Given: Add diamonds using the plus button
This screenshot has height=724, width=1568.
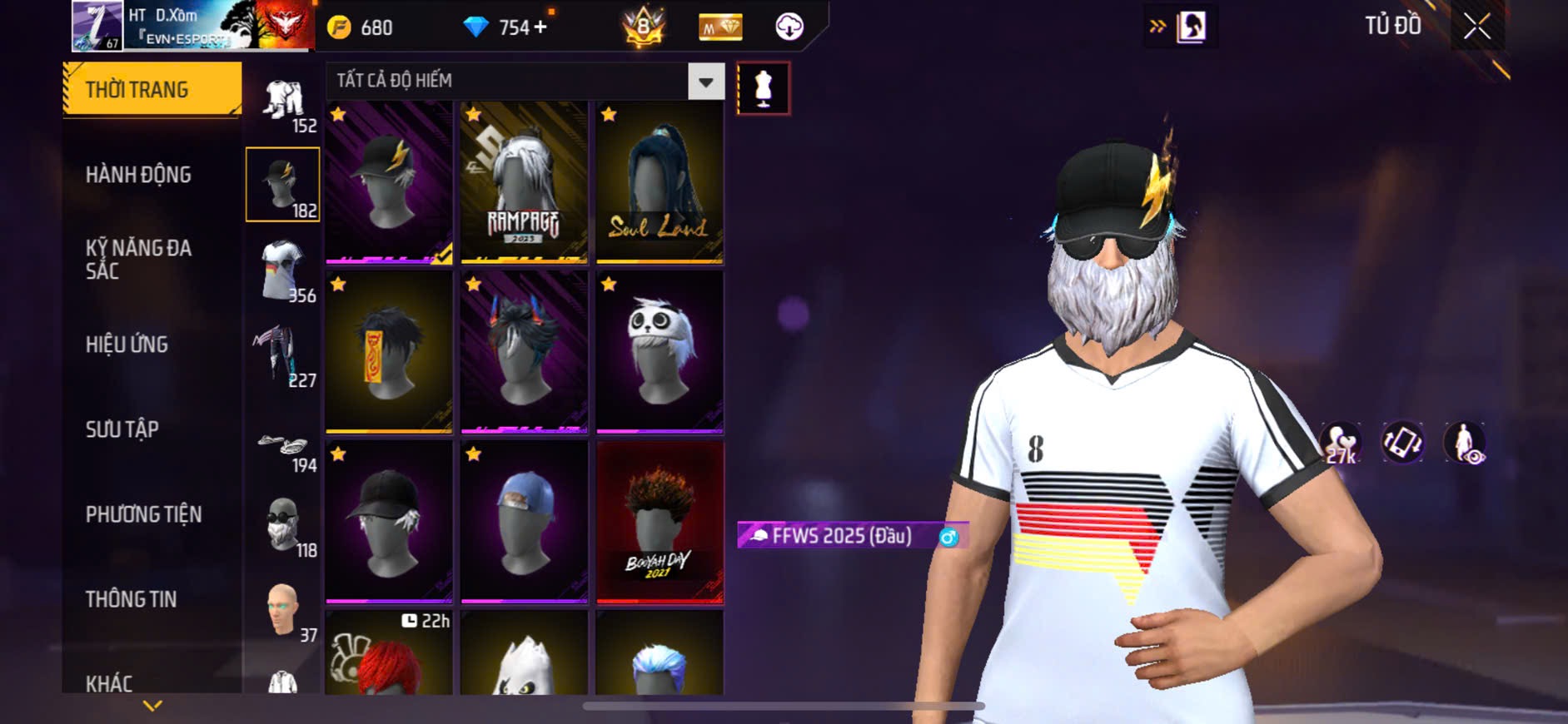Looking at the screenshot, I should coord(540,27).
